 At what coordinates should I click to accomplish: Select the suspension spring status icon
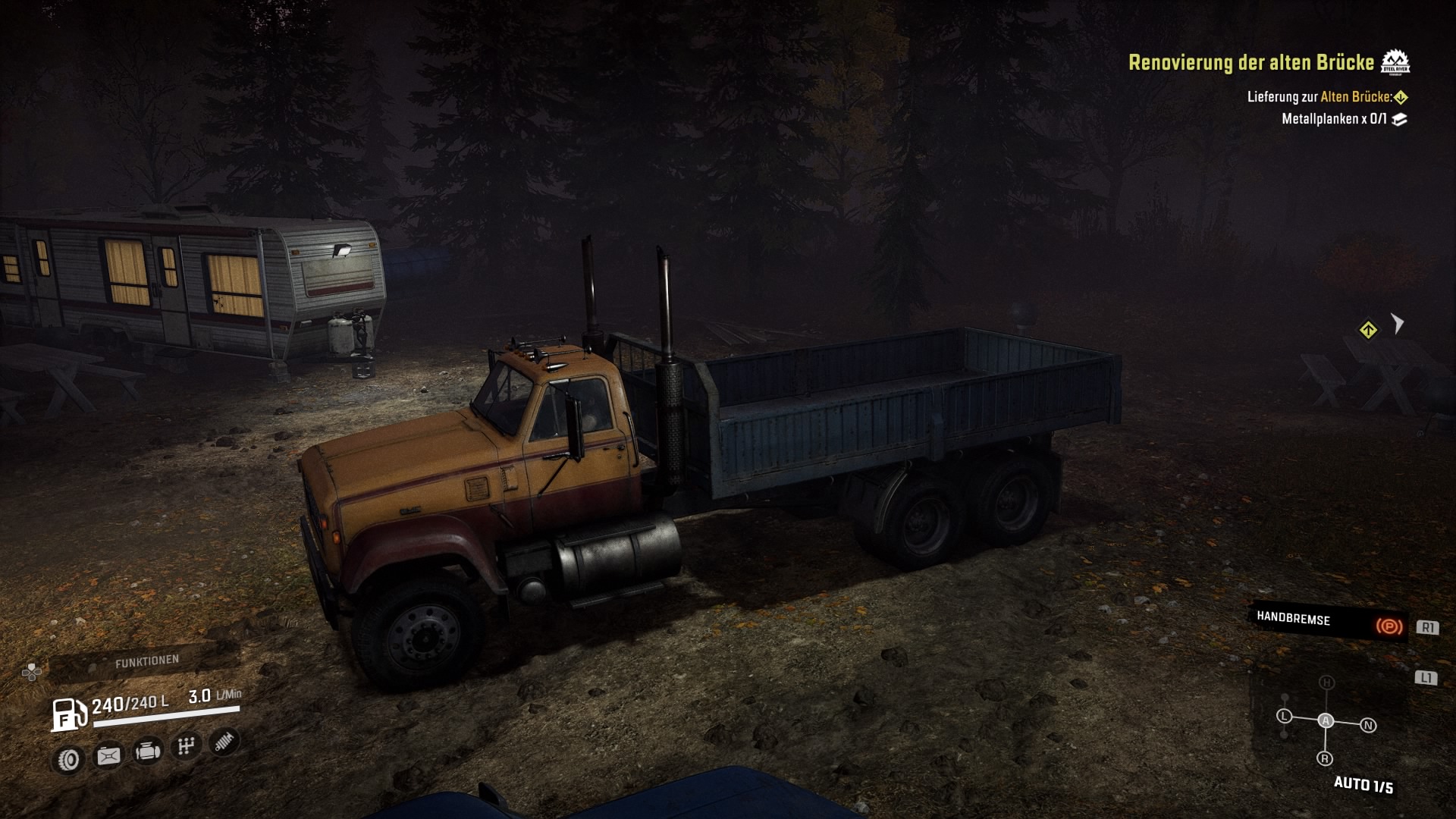224,741
